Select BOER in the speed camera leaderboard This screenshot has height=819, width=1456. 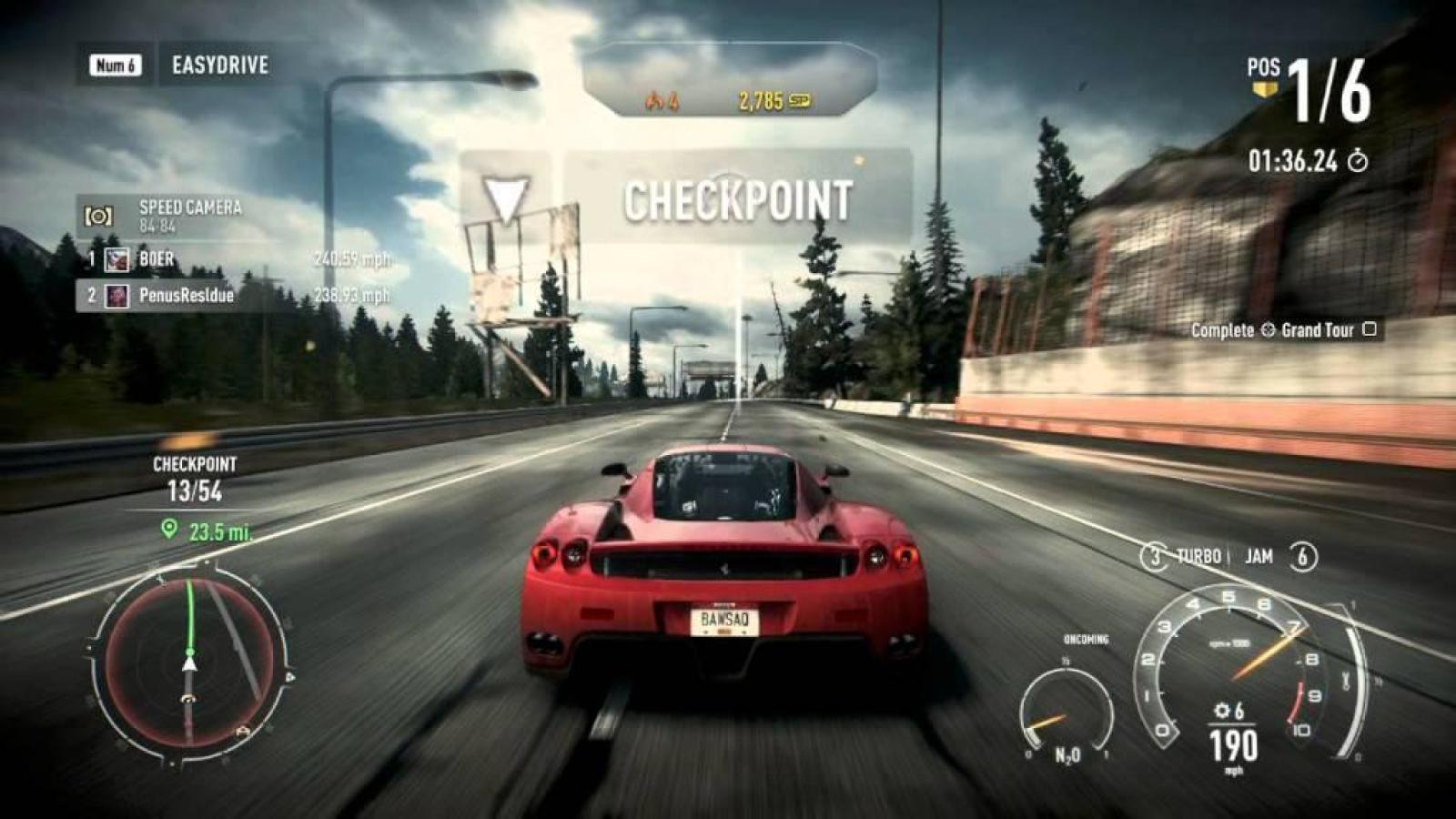click(x=157, y=259)
